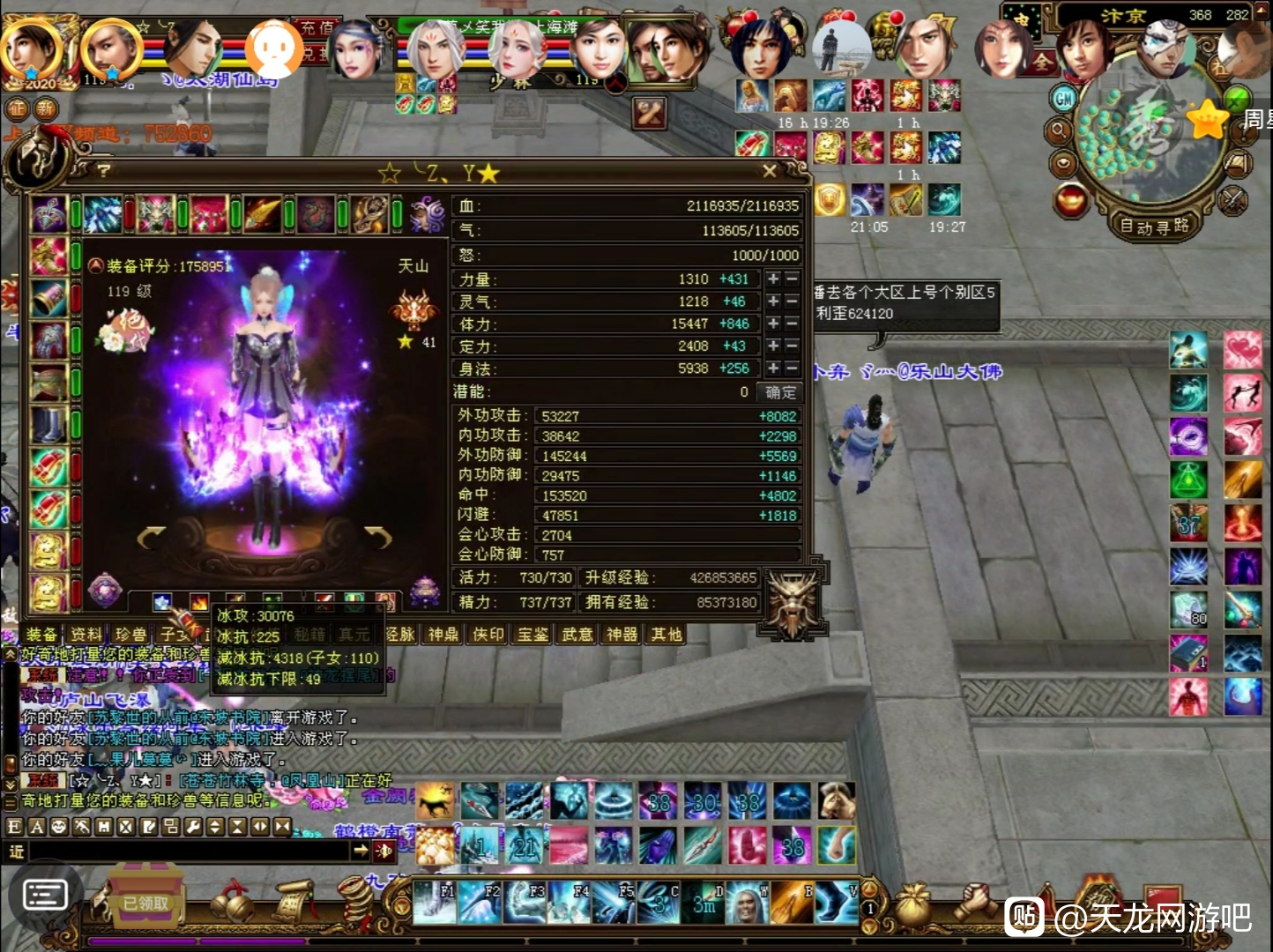Switch to the 武意 tab
The image size is (1273, 952).
point(577,635)
